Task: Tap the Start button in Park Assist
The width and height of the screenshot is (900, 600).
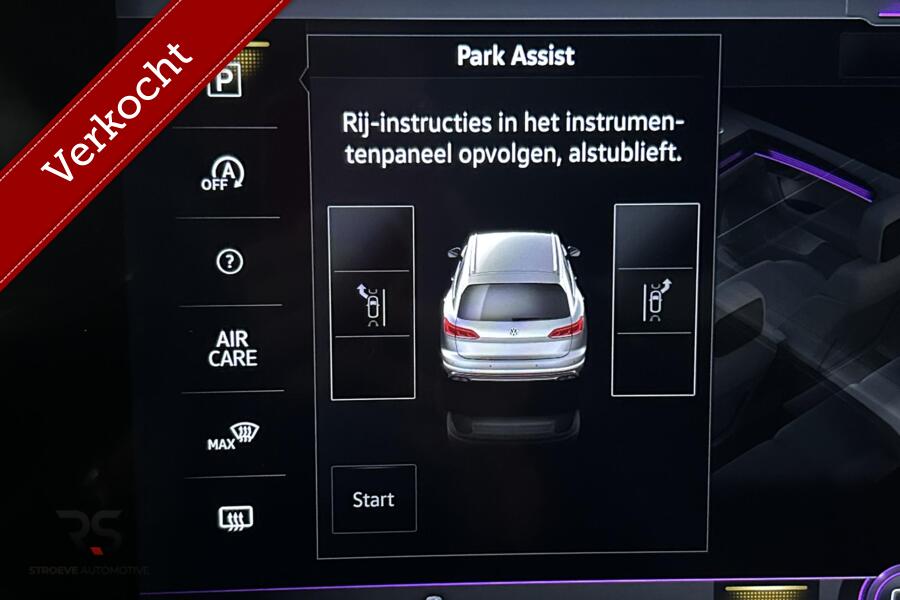Action: click(x=373, y=499)
